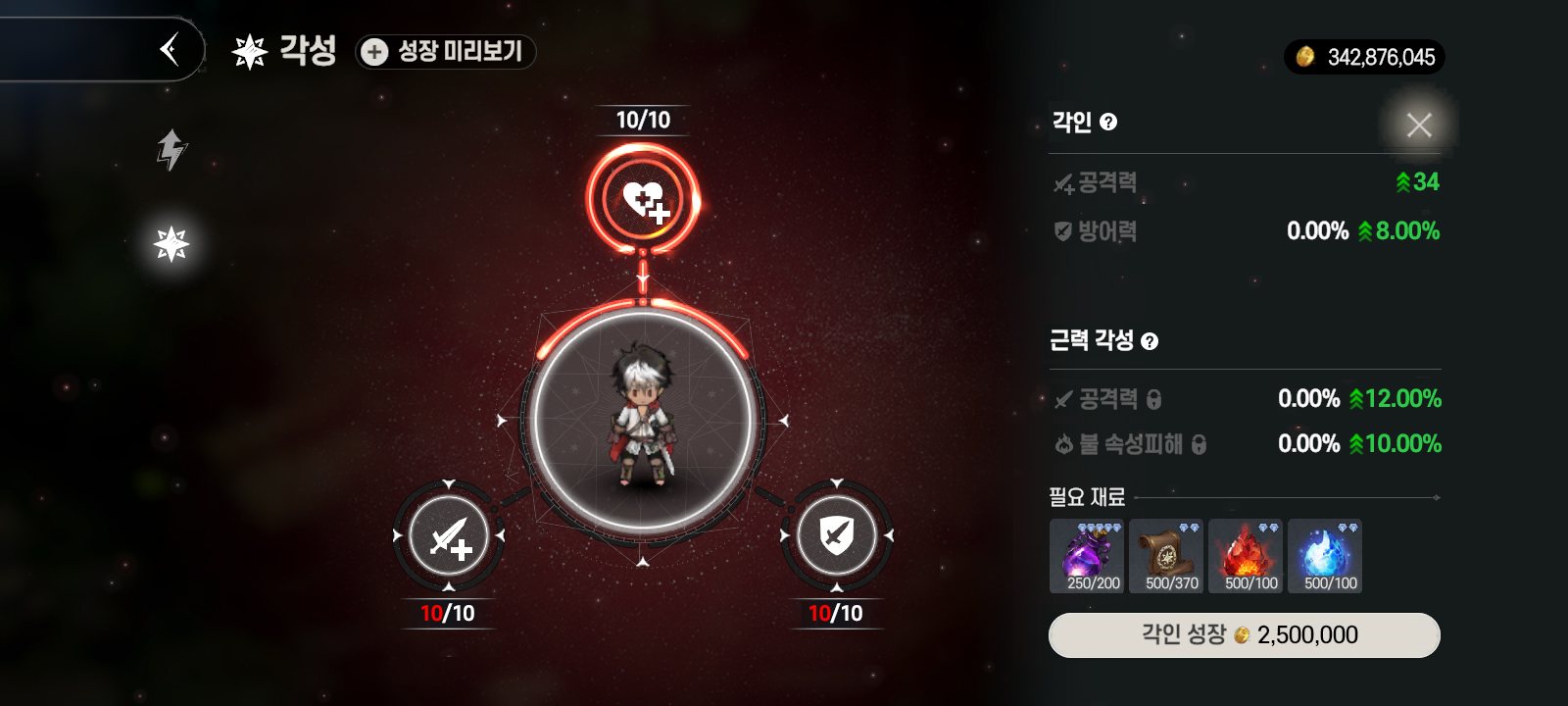This screenshot has height=706, width=1568.
Task: Select the heart-plus engraving node
Action: [643, 200]
